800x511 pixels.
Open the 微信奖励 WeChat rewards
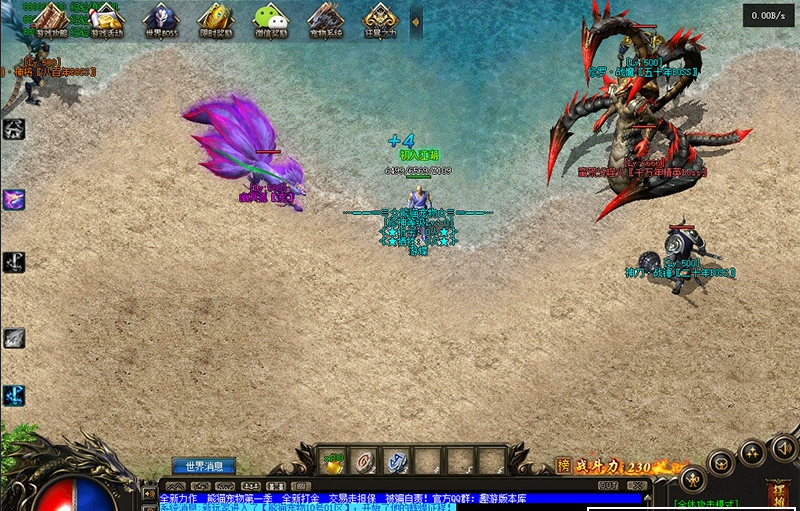(270, 20)
